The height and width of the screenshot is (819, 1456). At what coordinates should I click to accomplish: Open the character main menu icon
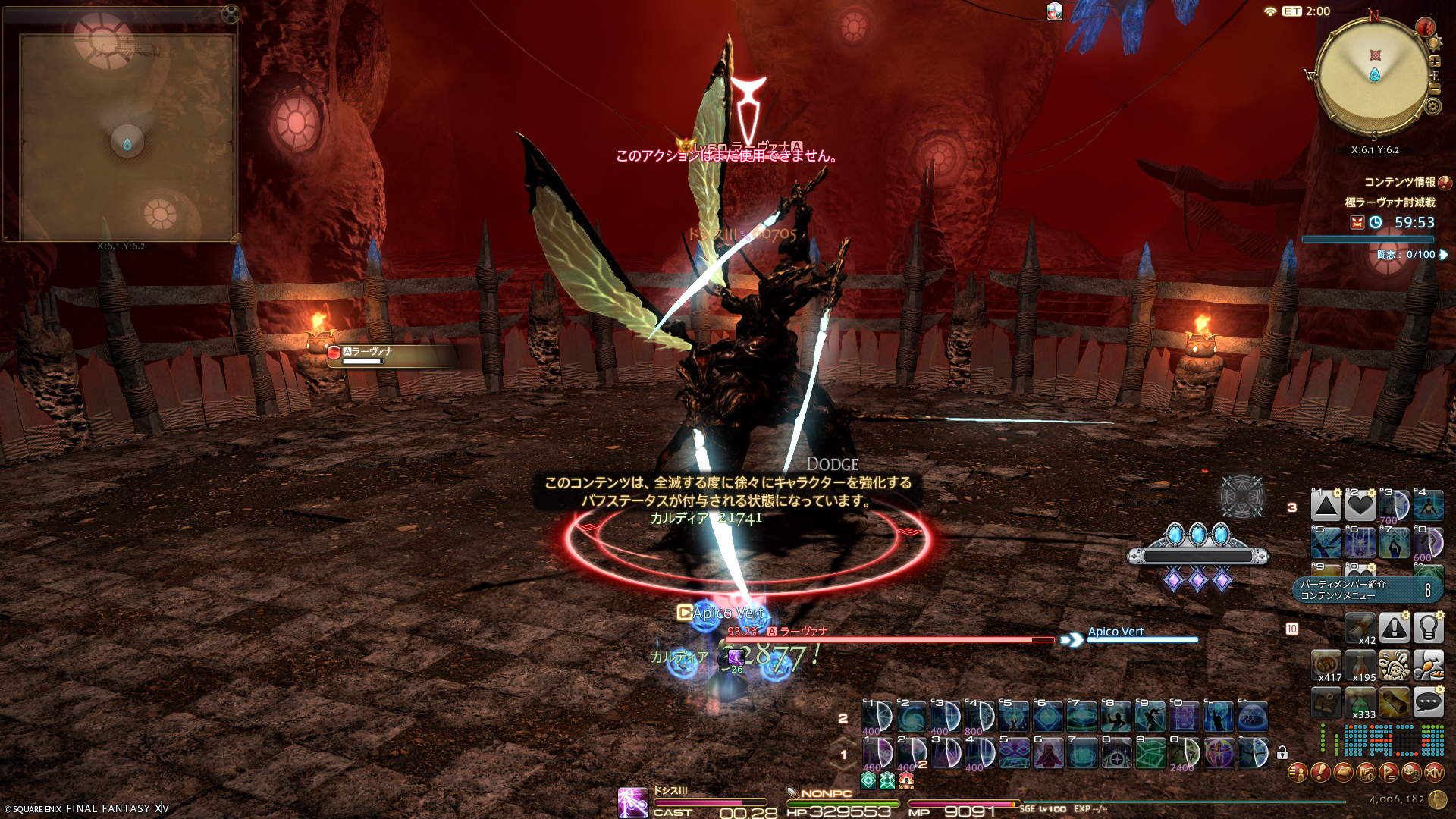pyautogui.click(x=1298, y=773)
